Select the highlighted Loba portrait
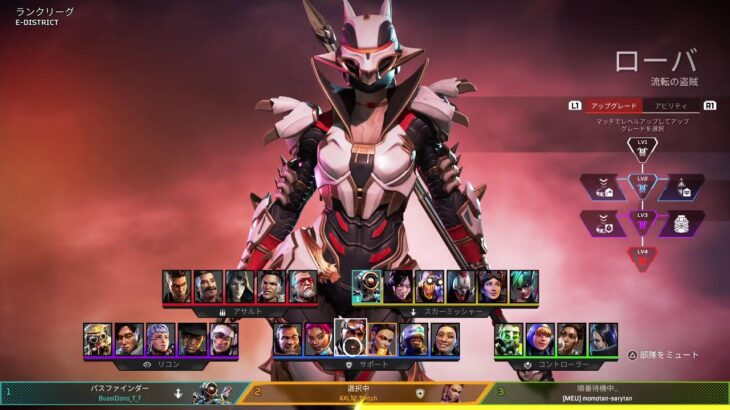The image size is (730, 410). 351,339
